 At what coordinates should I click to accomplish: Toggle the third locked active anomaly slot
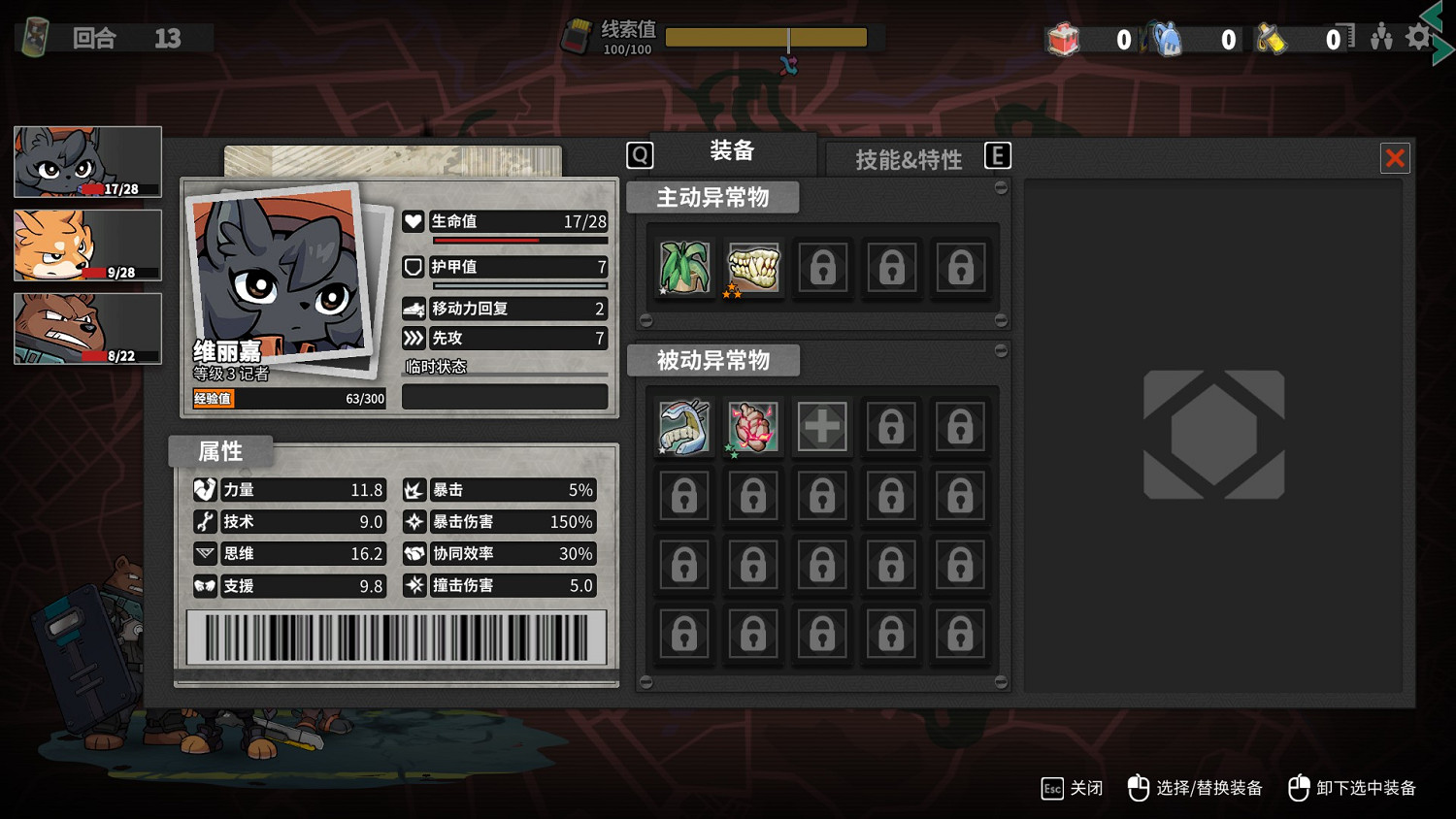tap(822, 268)
